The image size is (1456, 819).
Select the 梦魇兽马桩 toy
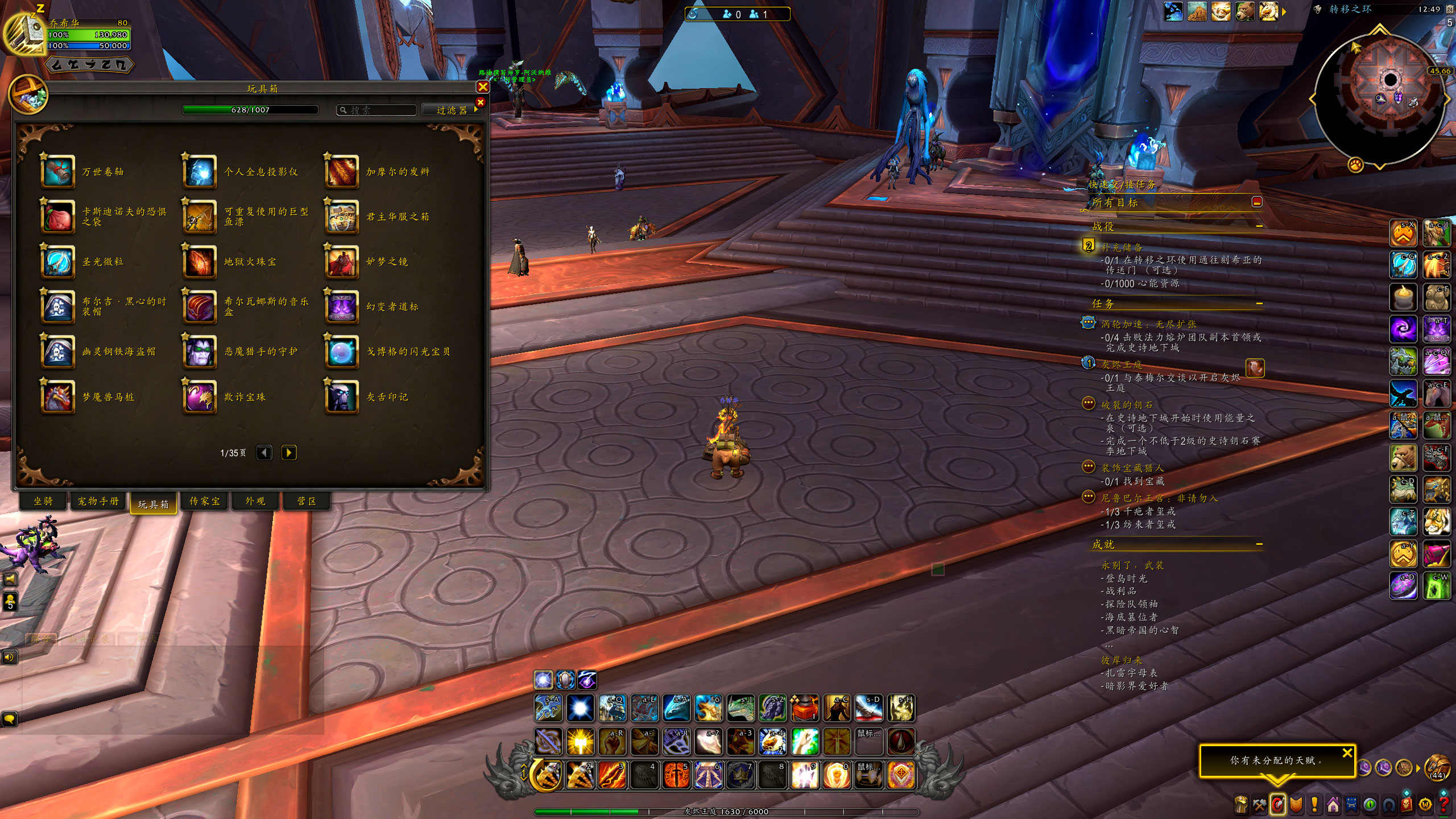point(58,396)
